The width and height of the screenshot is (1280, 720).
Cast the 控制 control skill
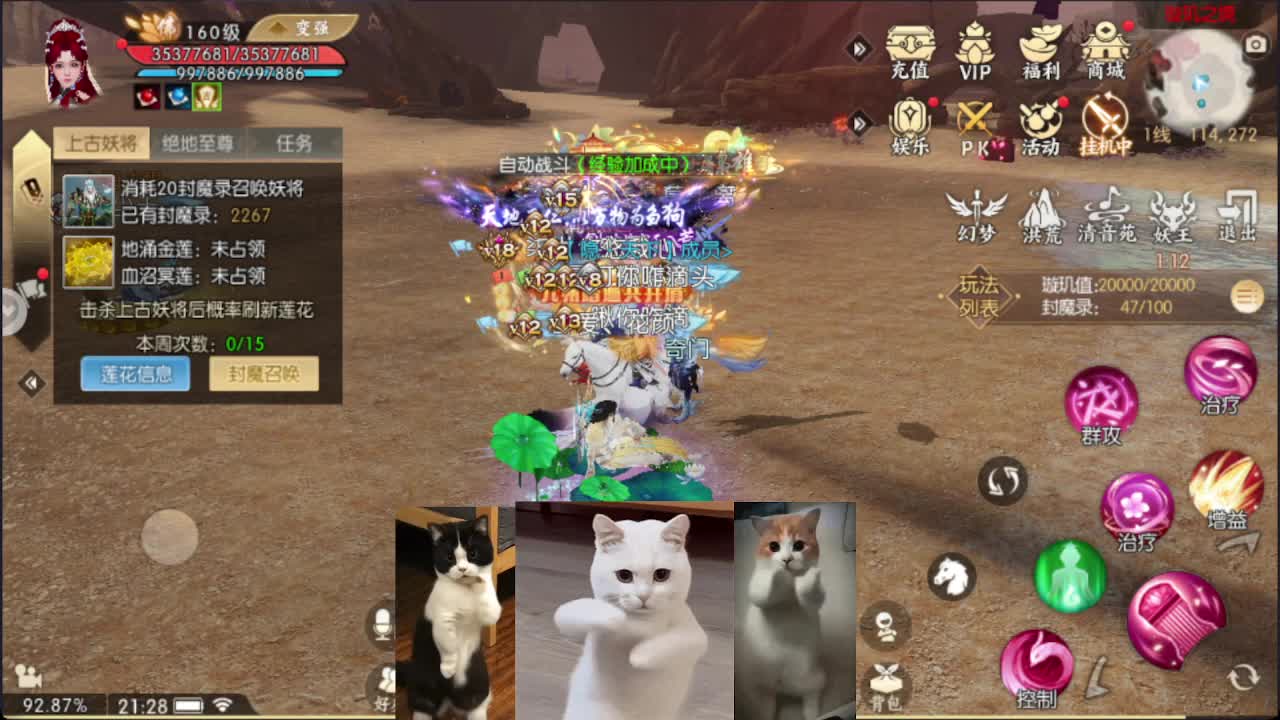[1037, 664]
